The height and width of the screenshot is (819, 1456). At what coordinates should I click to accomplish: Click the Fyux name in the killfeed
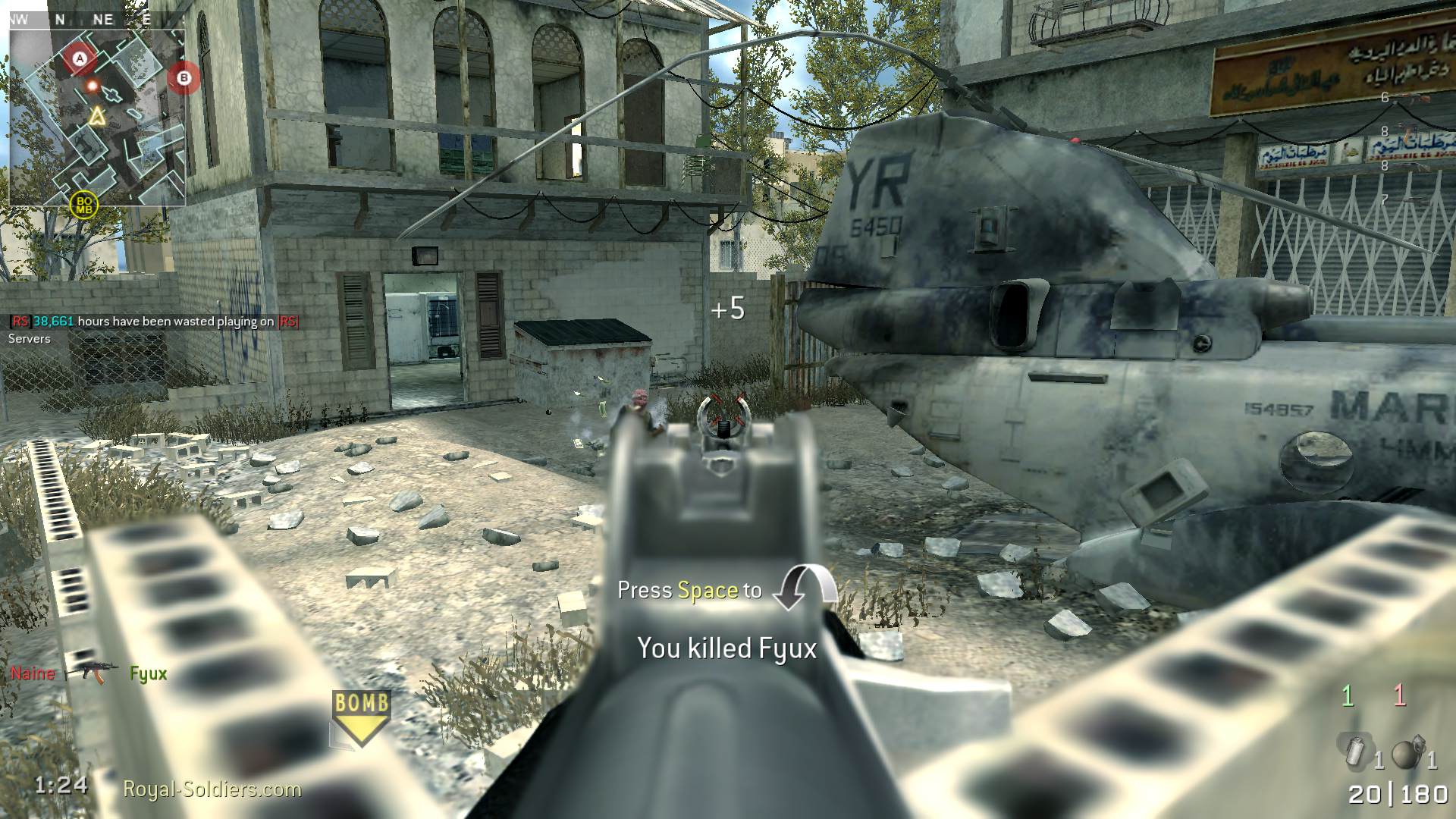point(147,673)
